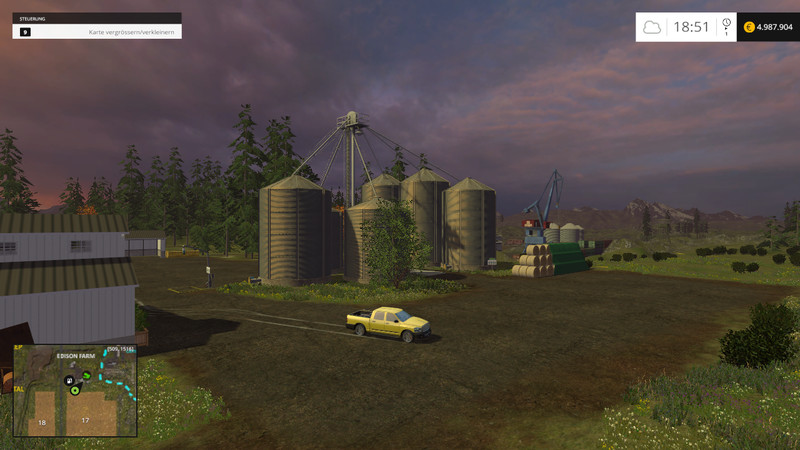This screenshot has height=450, width=800.
Task: Click field 18 on the minimap
Action: pos(42,422)
